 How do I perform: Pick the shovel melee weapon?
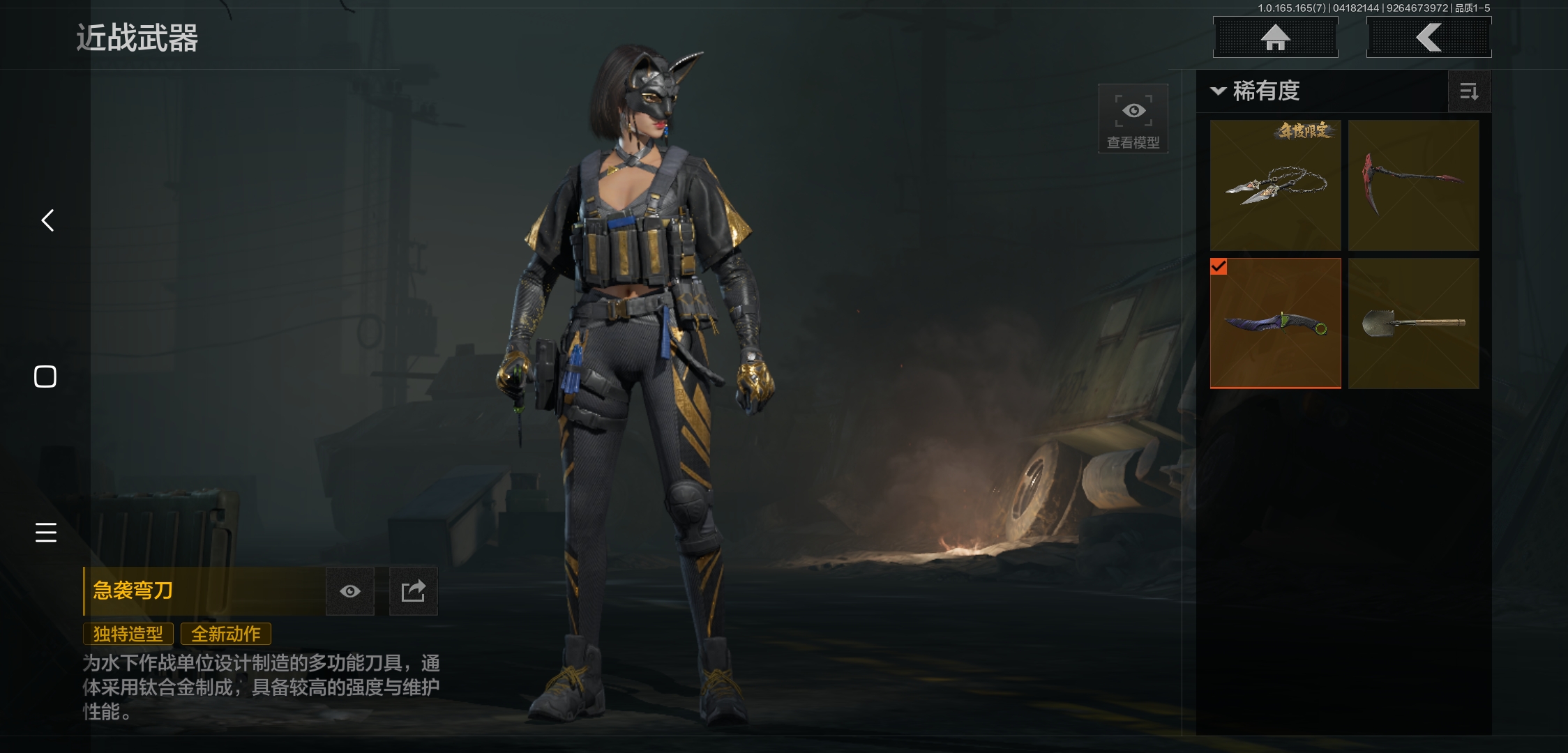point(1413,323)
